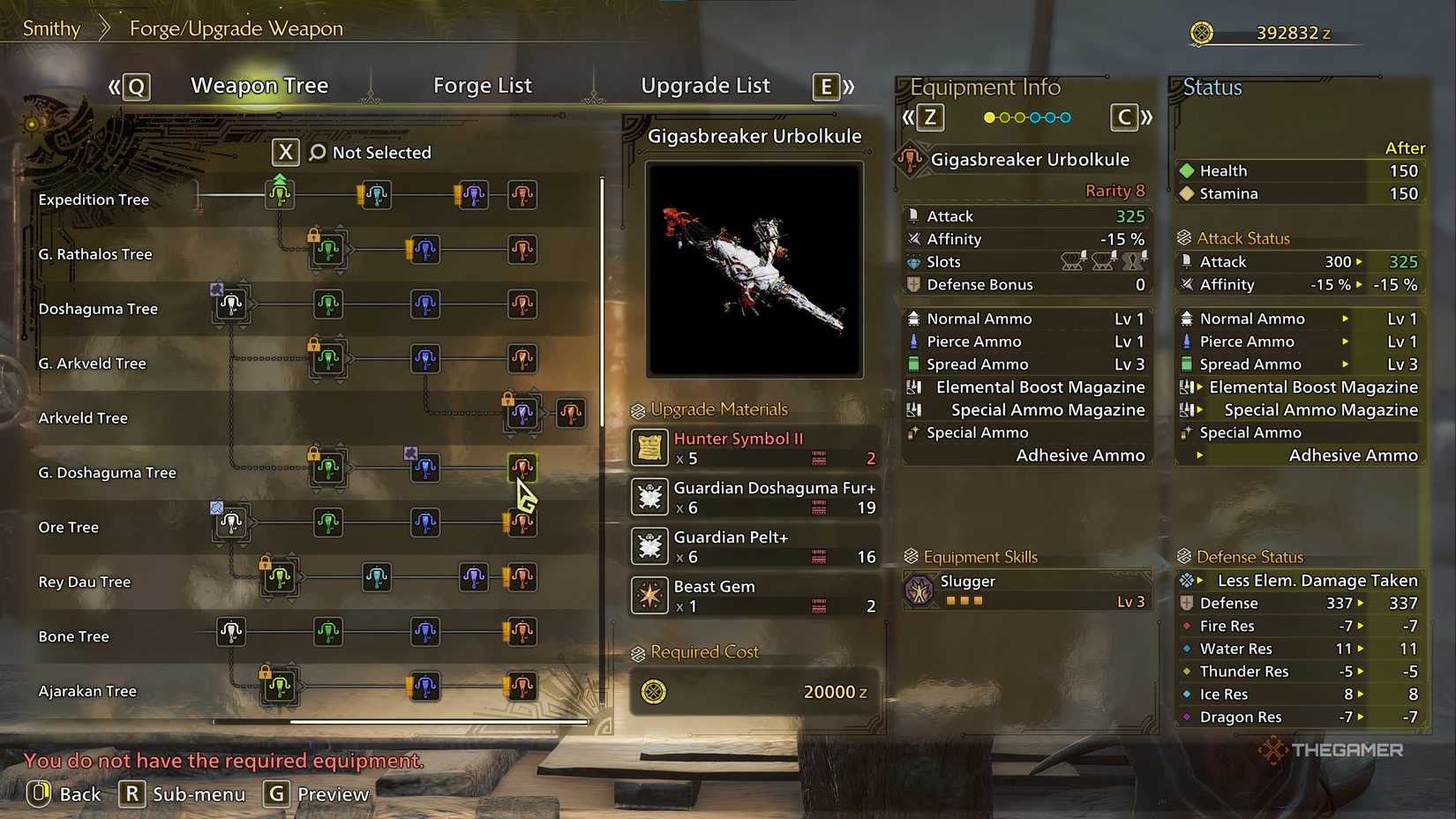
Task: Click the Gigasbreaker Urbolkule weapon preview image
Action: 753,269
